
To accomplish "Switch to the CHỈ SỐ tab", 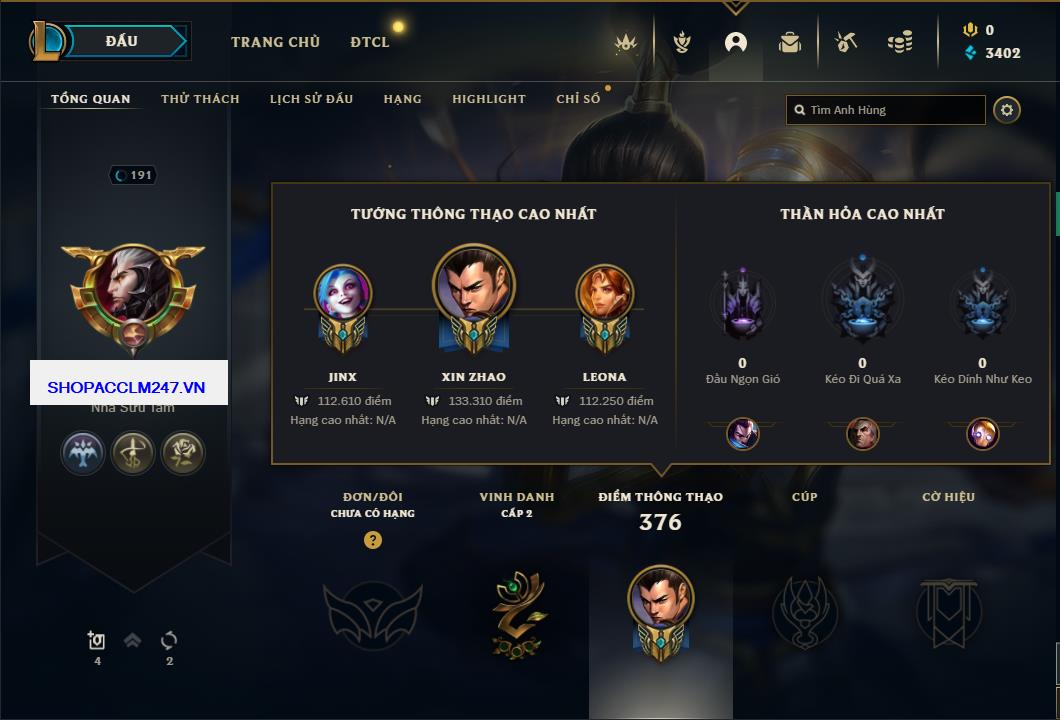I will [x=578, y=99].
